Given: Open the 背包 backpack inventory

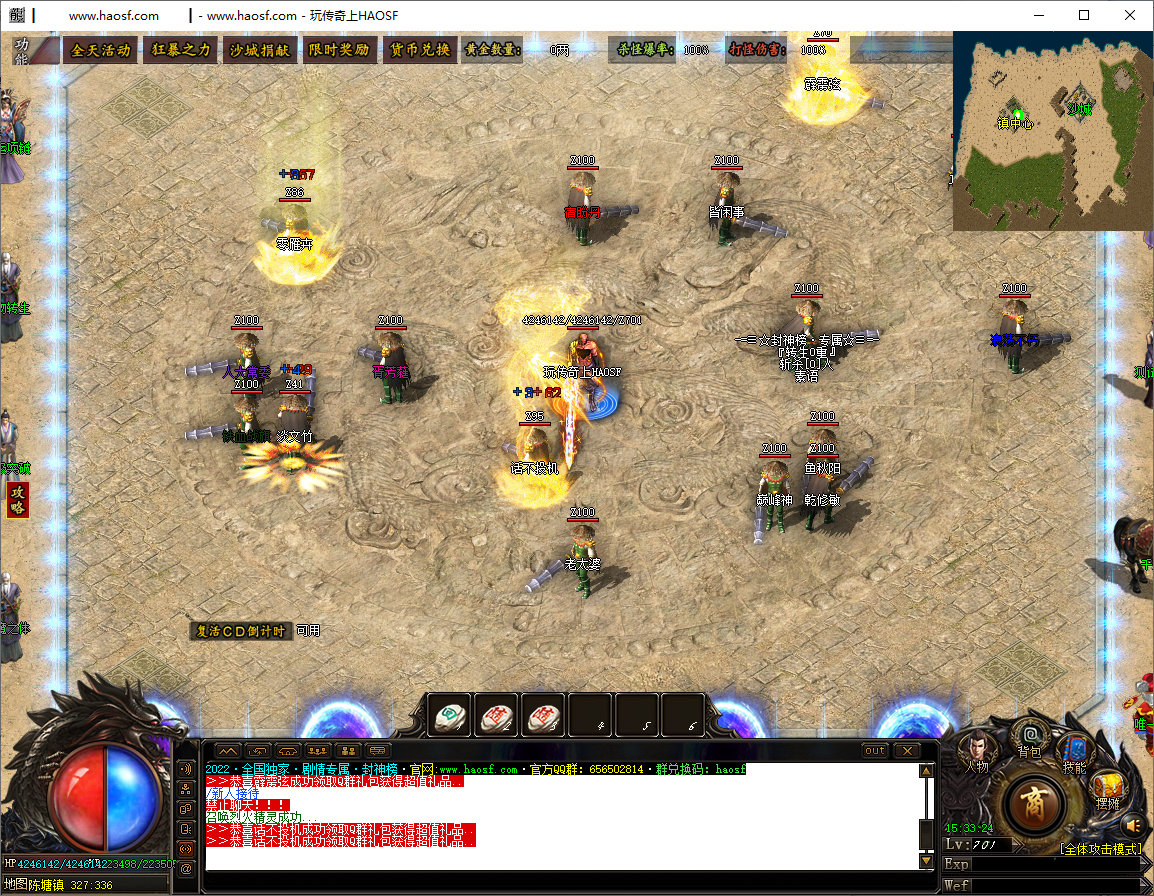Looking at the screenshot, I should [x=1030, y=738].
